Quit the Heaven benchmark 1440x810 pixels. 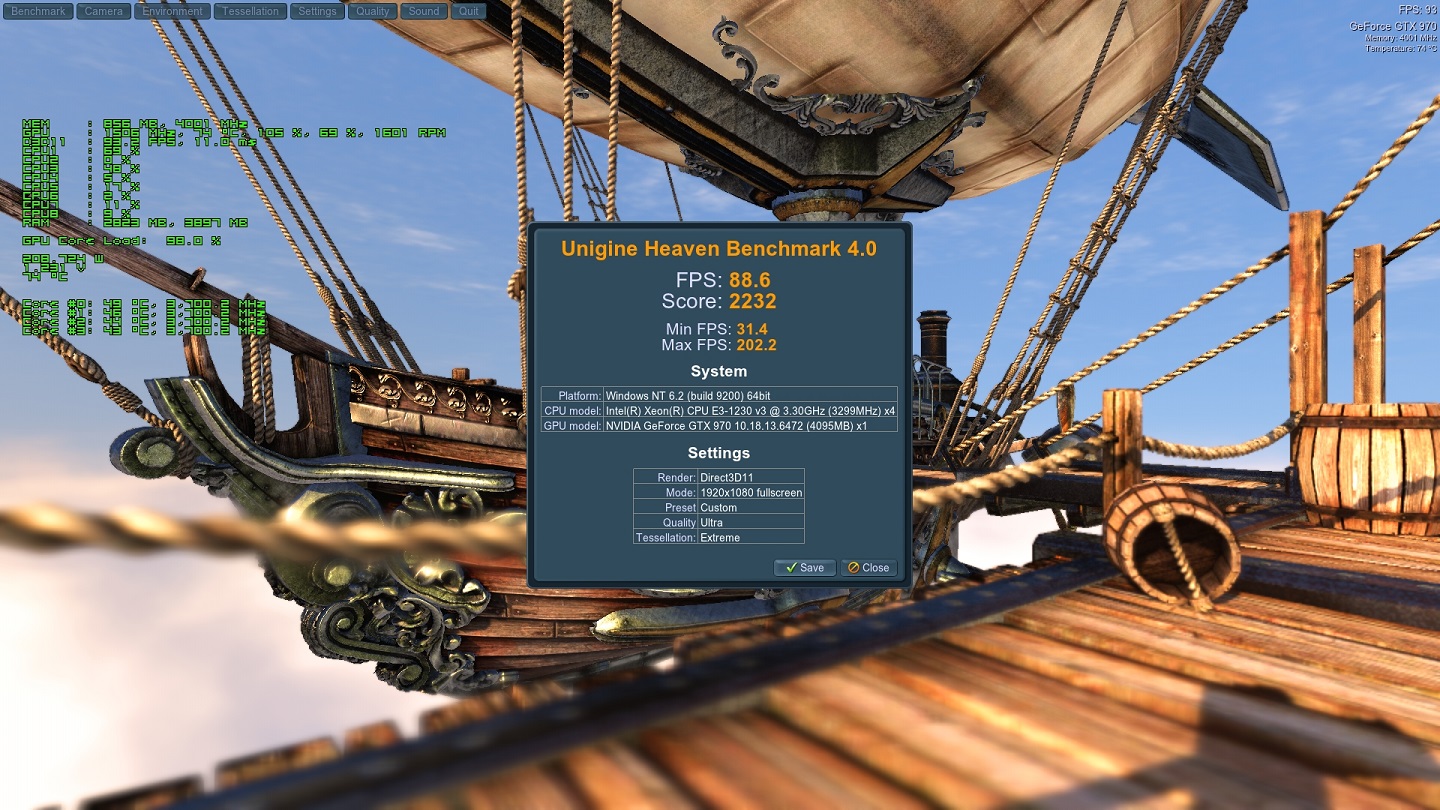click(x=469, y=12)
